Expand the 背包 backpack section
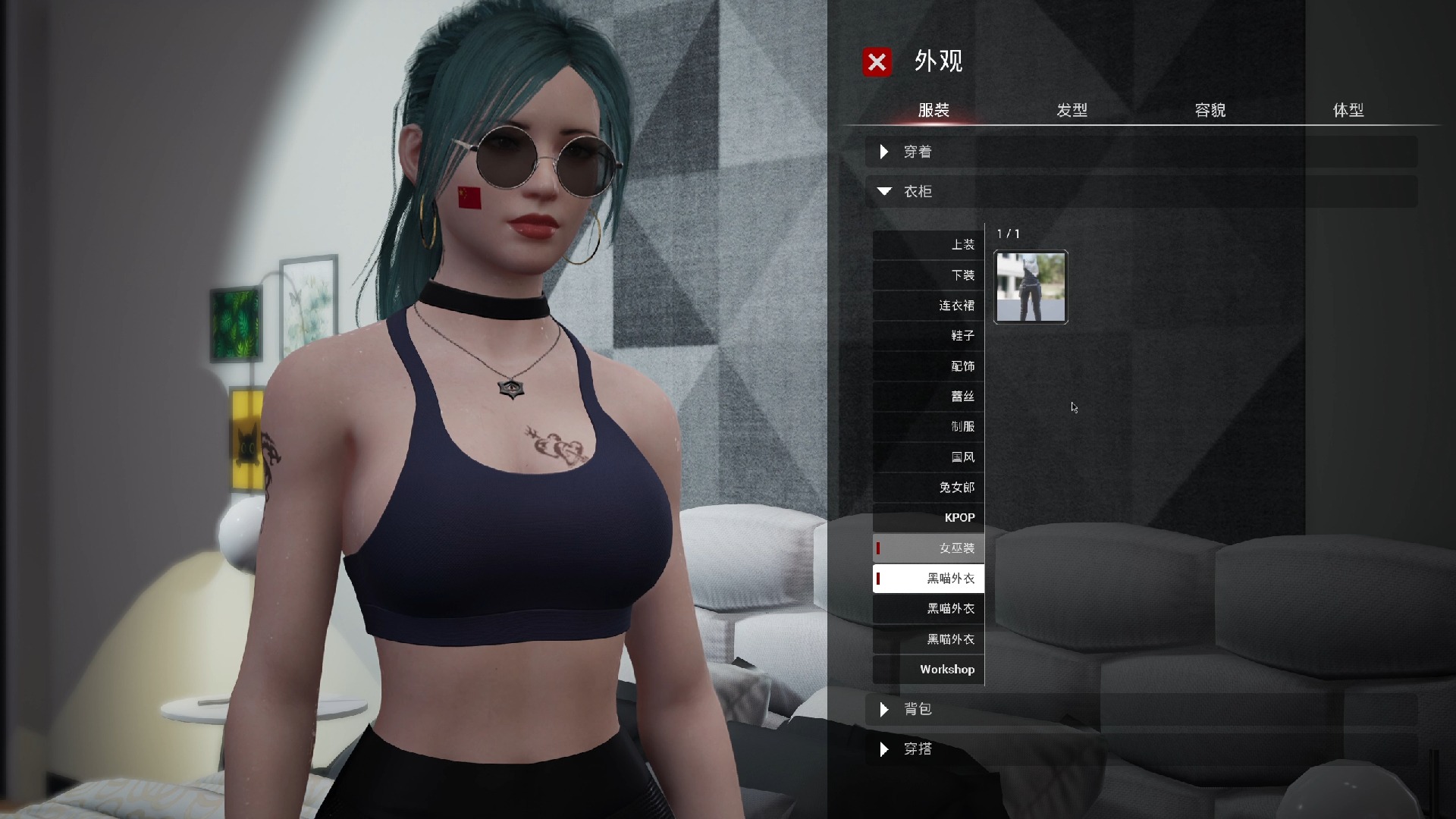Screen dimensions: 1456x819 [x=918, y=709]
